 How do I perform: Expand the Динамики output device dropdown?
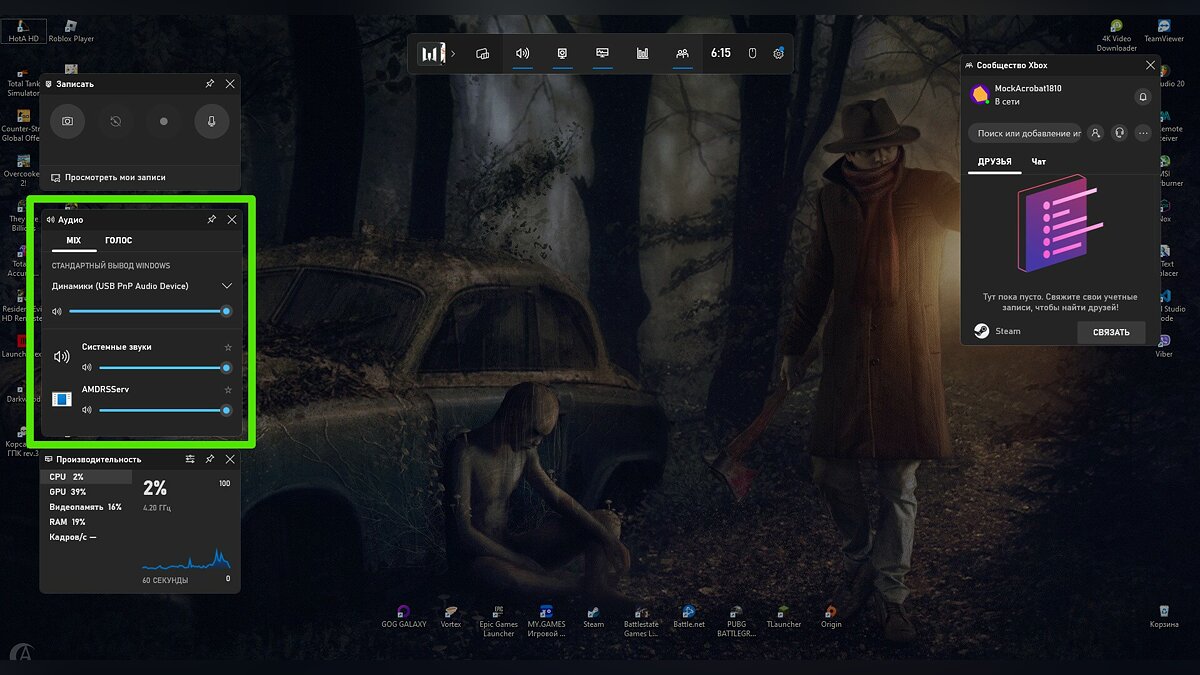(x=227, y=286)
